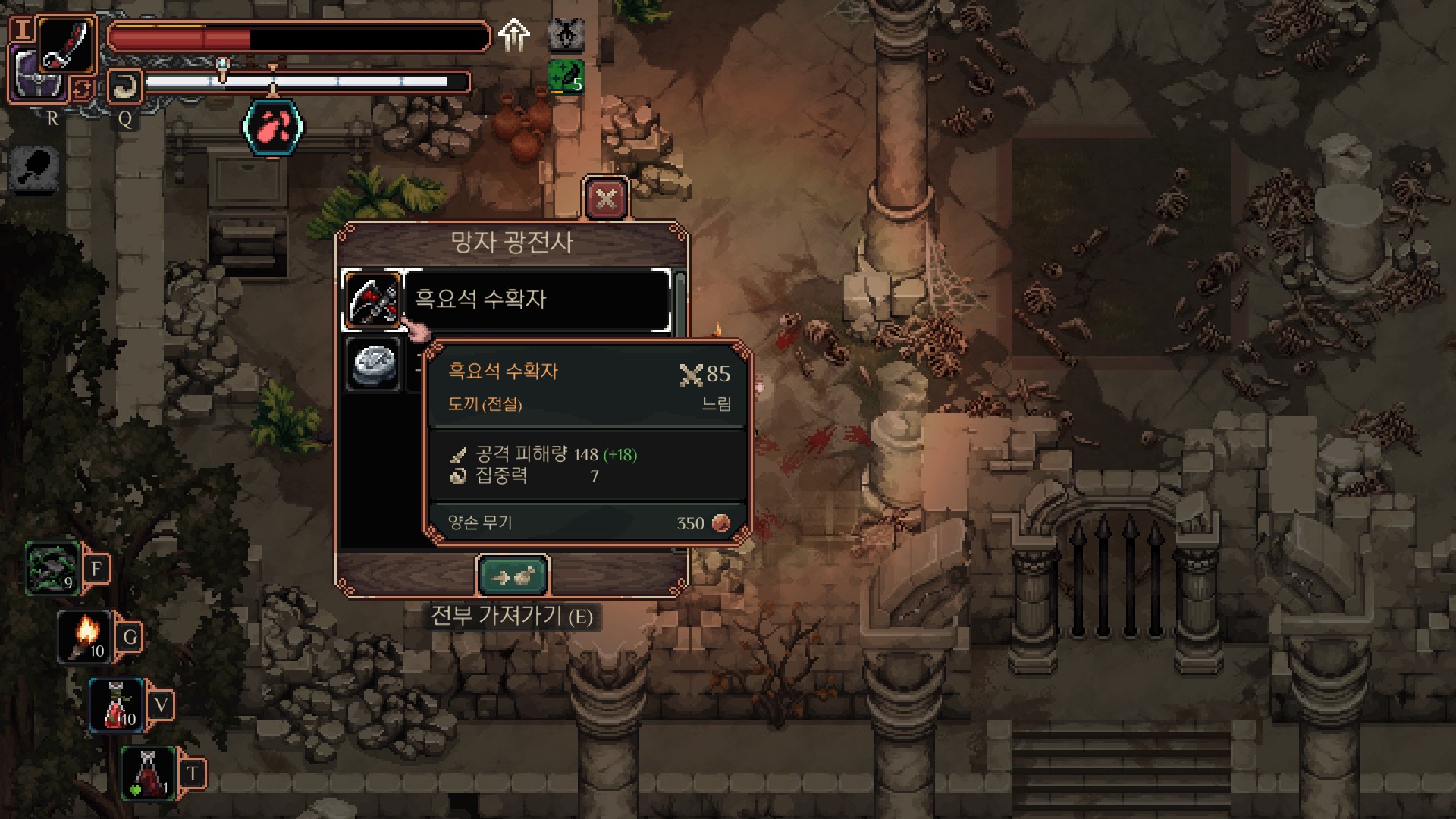Image resolution: width=1456 pixels, height=819 pixels.
Task: Use the torch quick slot
Action: (86, 637)
